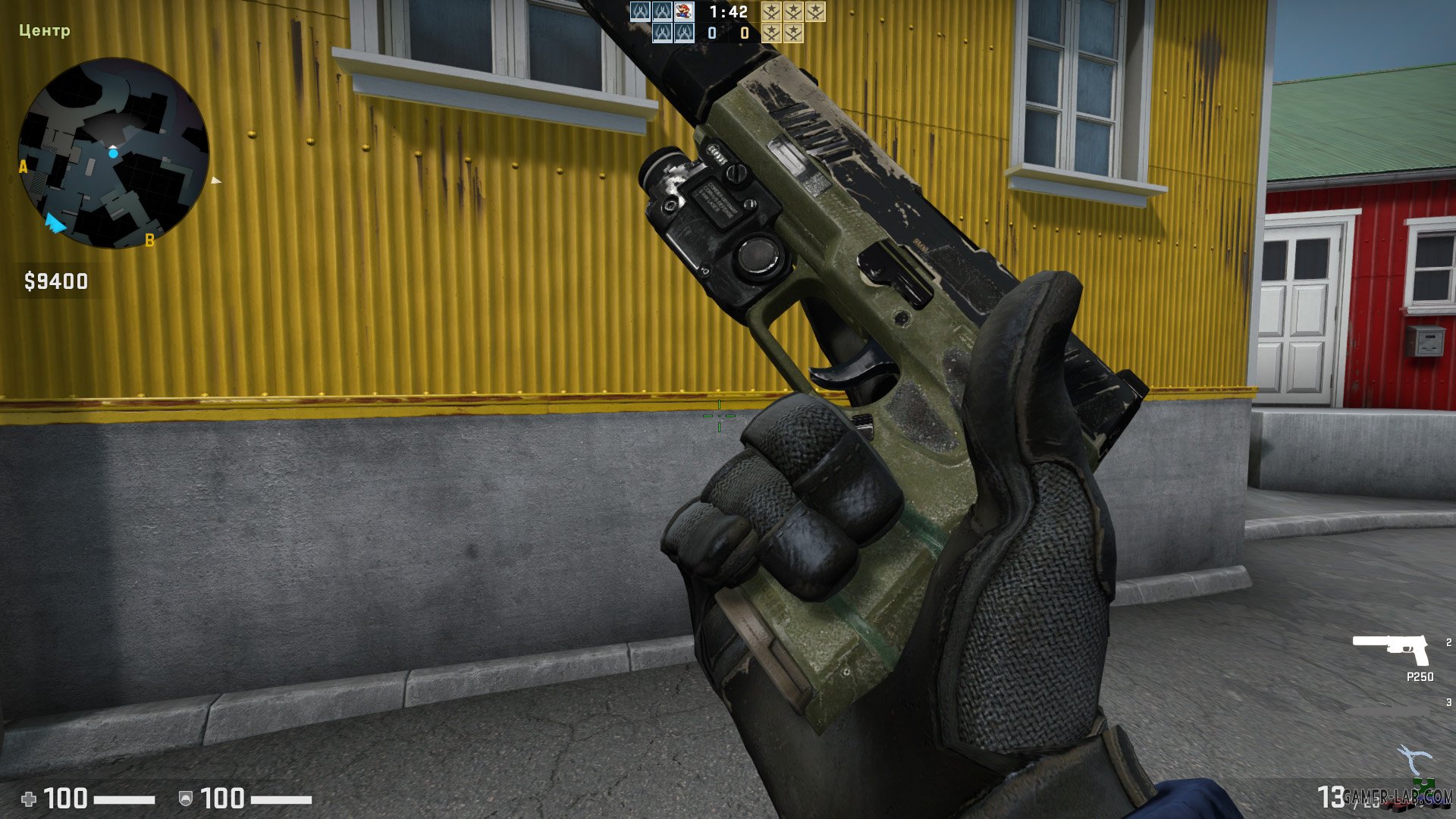Viewport: 1456px width, 819px height.
Task: Toggle bombsite marker B on the radar
Action: tap(149, 240)
